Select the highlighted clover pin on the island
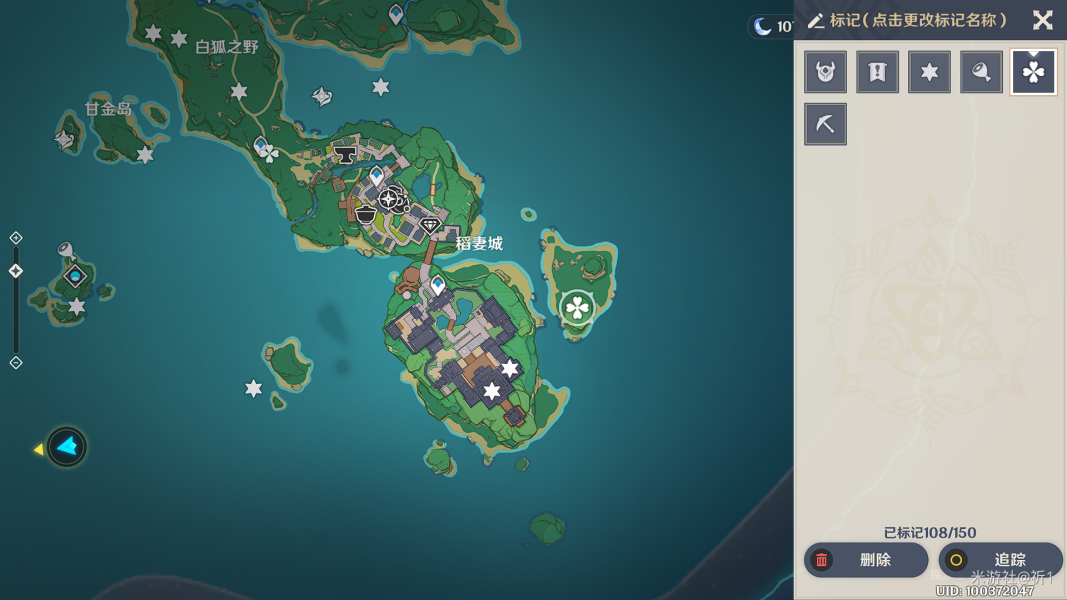 point(577,307)
